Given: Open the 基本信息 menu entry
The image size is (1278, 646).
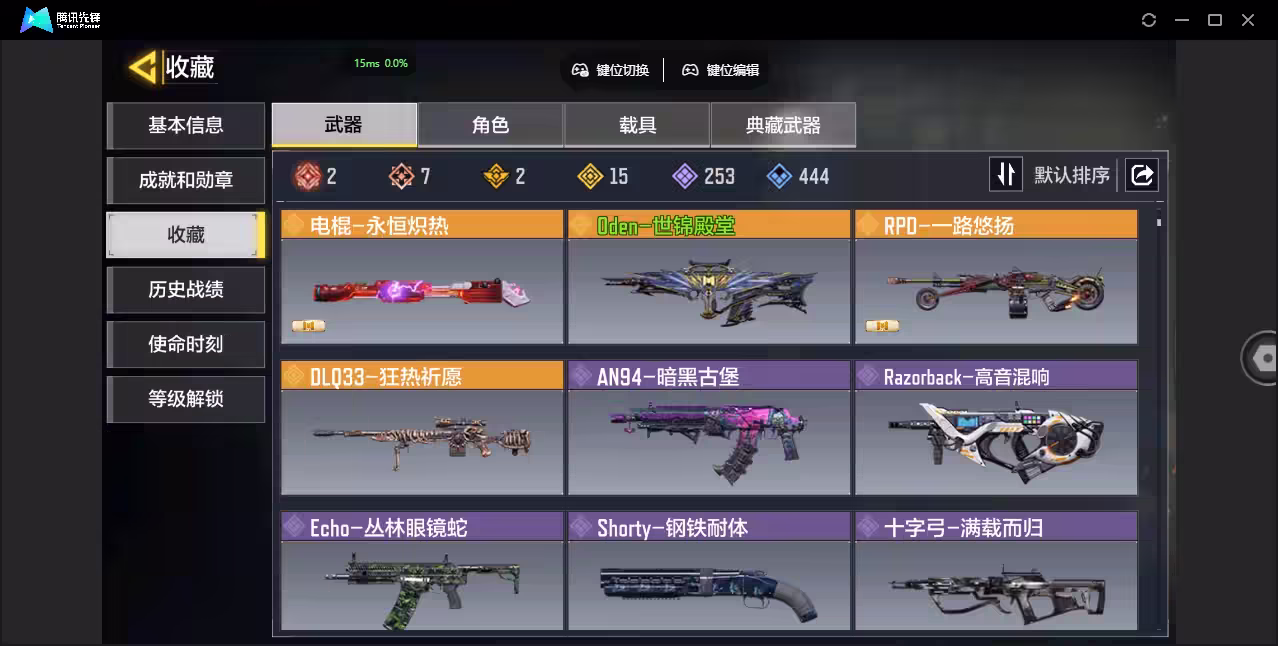Looking at the screenshot, I should (186, 125).
